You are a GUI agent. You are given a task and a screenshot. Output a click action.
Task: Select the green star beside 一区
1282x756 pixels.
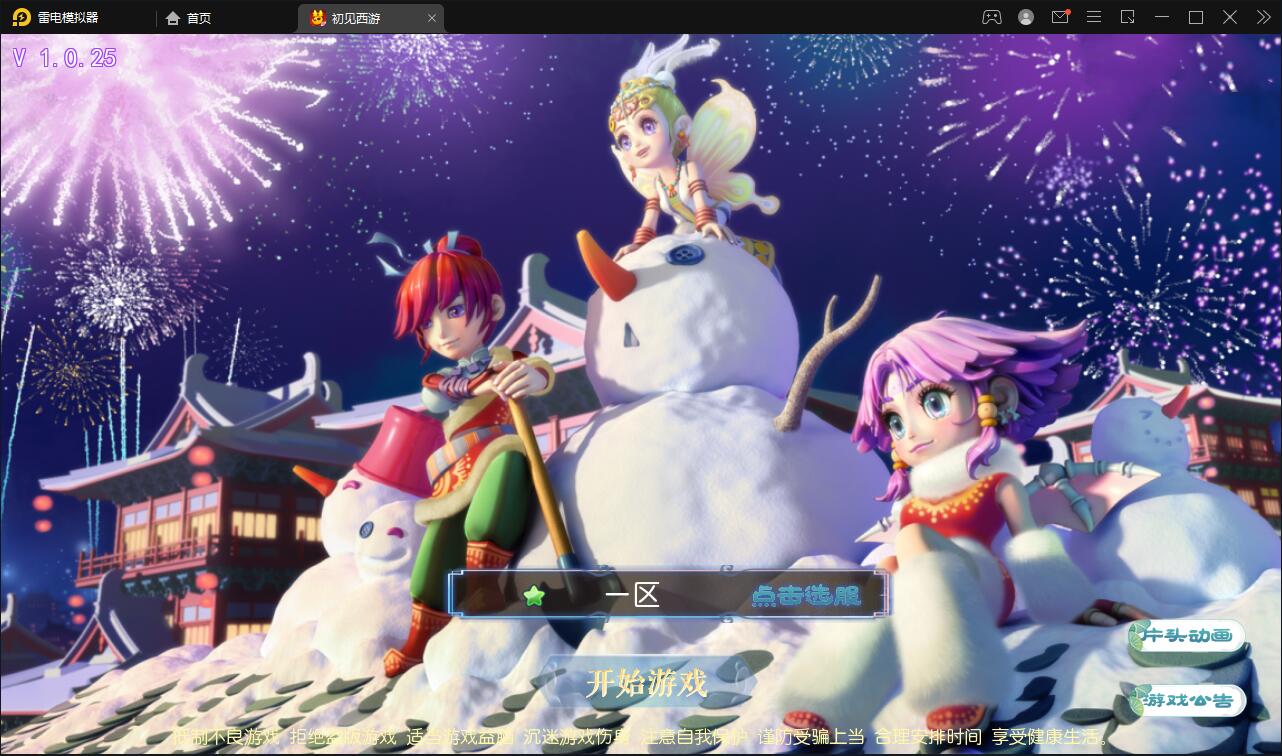[535, 594]
